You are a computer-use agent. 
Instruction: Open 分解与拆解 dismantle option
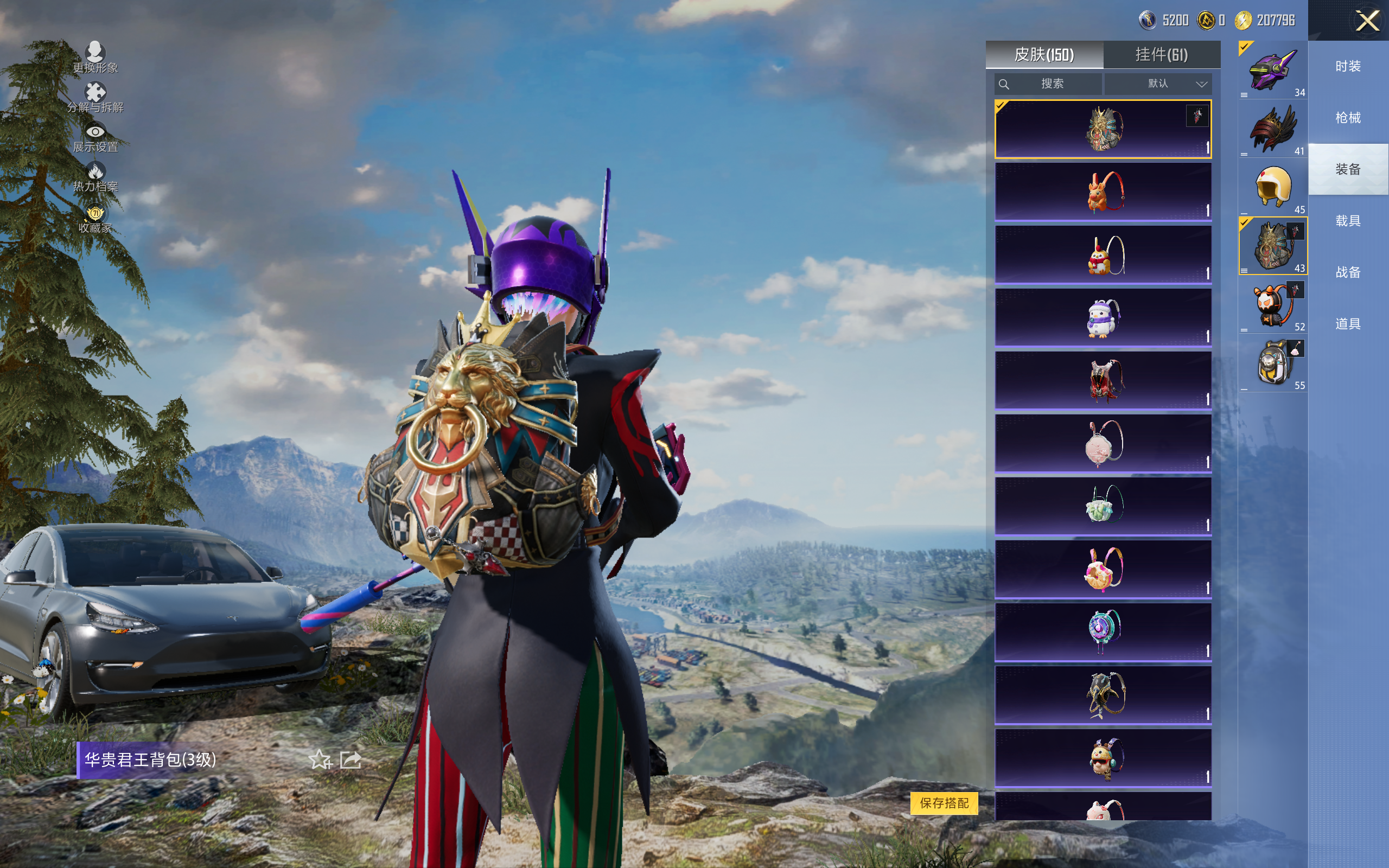click(x=95, y=98)
